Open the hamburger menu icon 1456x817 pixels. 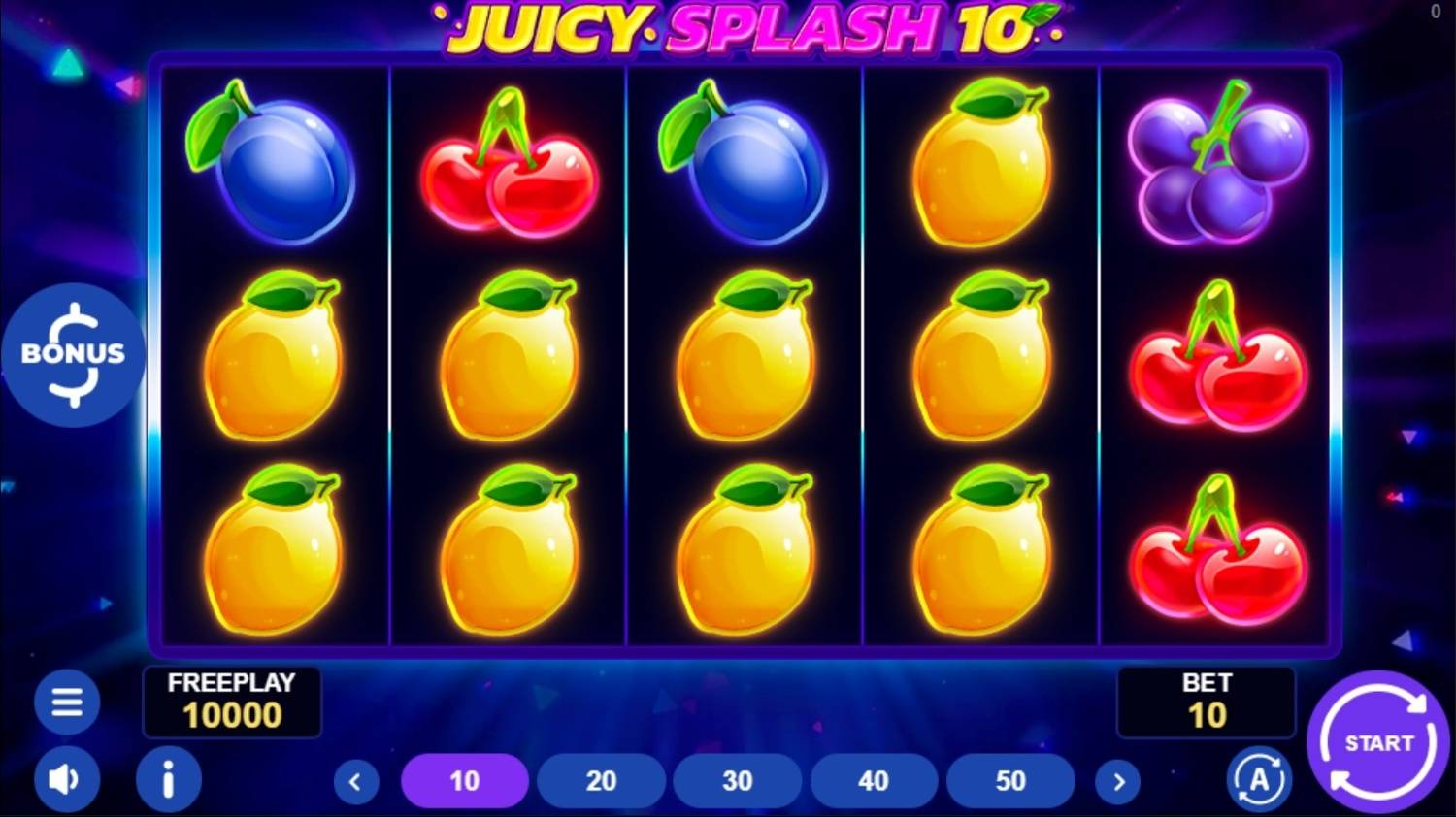click(67, 702)
